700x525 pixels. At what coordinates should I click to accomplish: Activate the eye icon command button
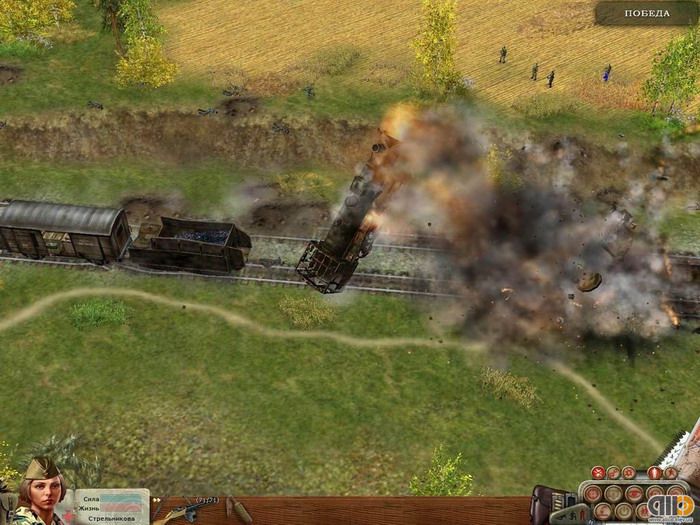pos(634,494)
